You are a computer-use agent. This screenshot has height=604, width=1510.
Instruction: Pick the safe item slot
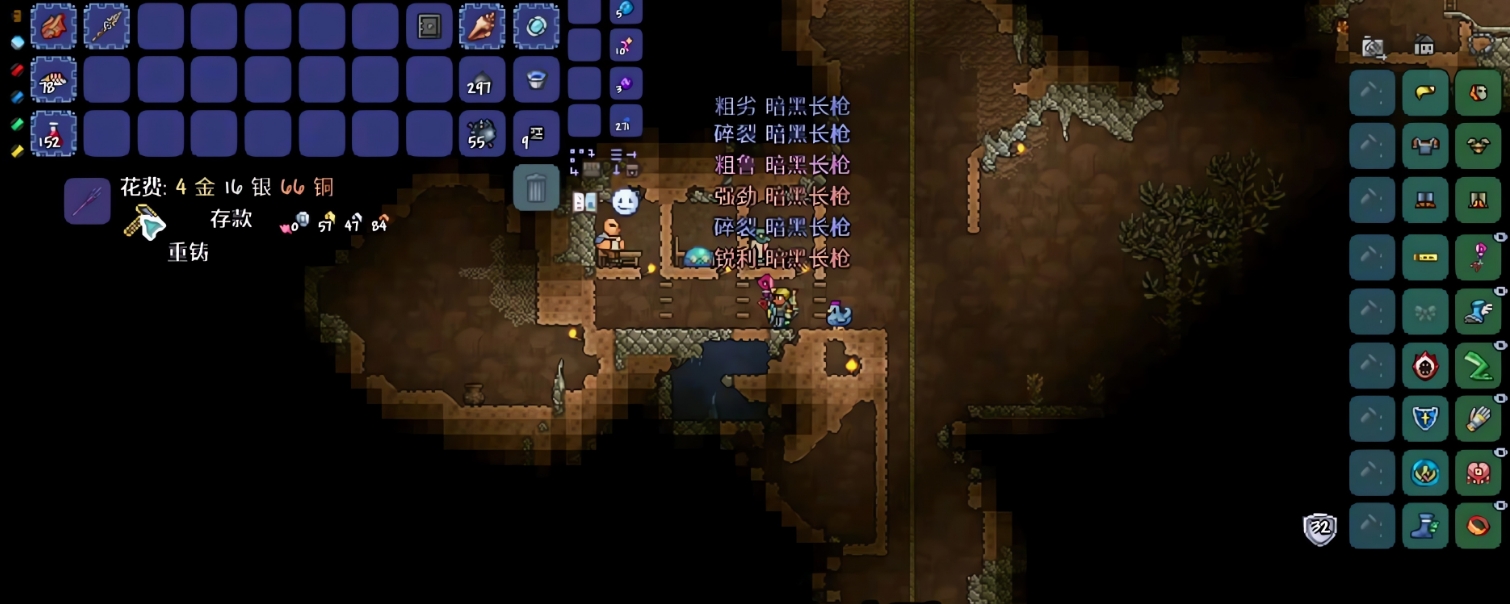point(429,26)
